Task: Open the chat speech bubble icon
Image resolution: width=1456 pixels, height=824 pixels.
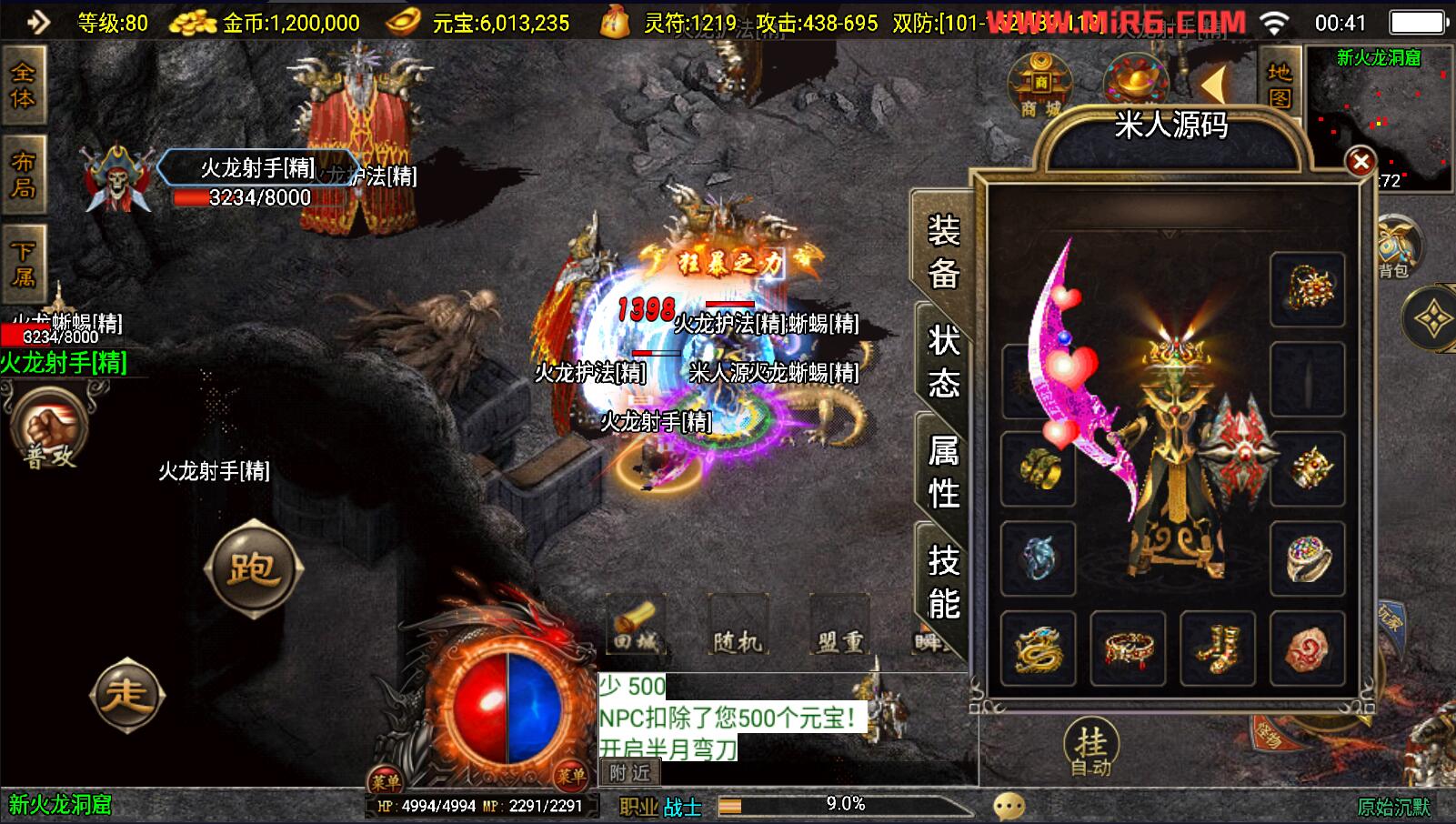Action: (x=1009, y=806)
